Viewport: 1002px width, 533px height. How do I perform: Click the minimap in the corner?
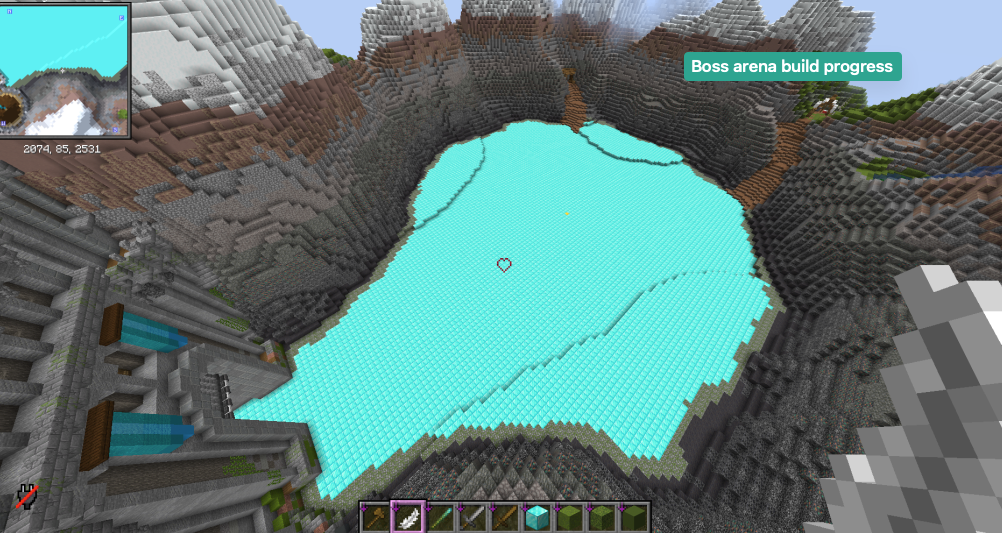64,69
